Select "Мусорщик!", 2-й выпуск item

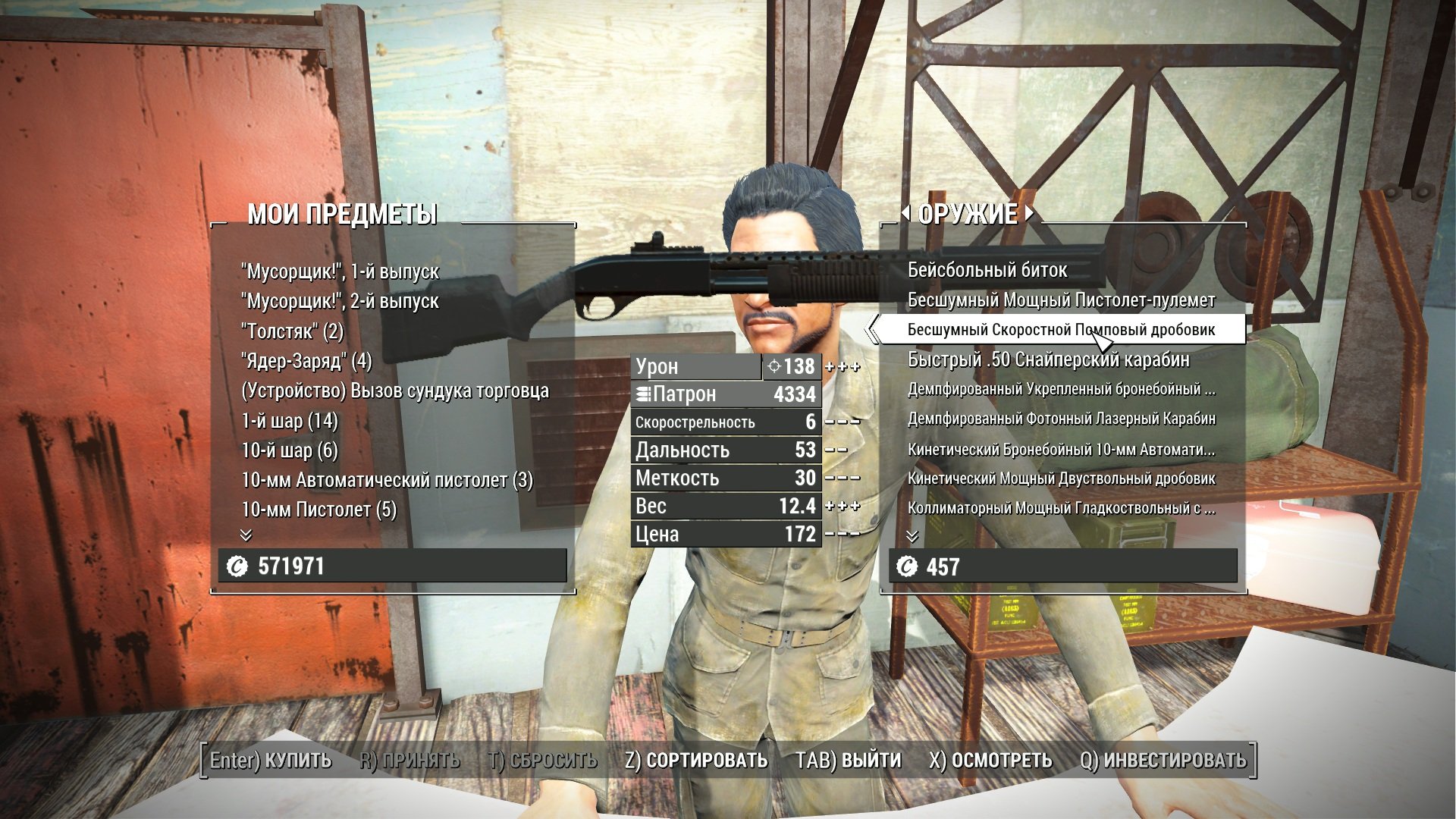pos(340,301)
